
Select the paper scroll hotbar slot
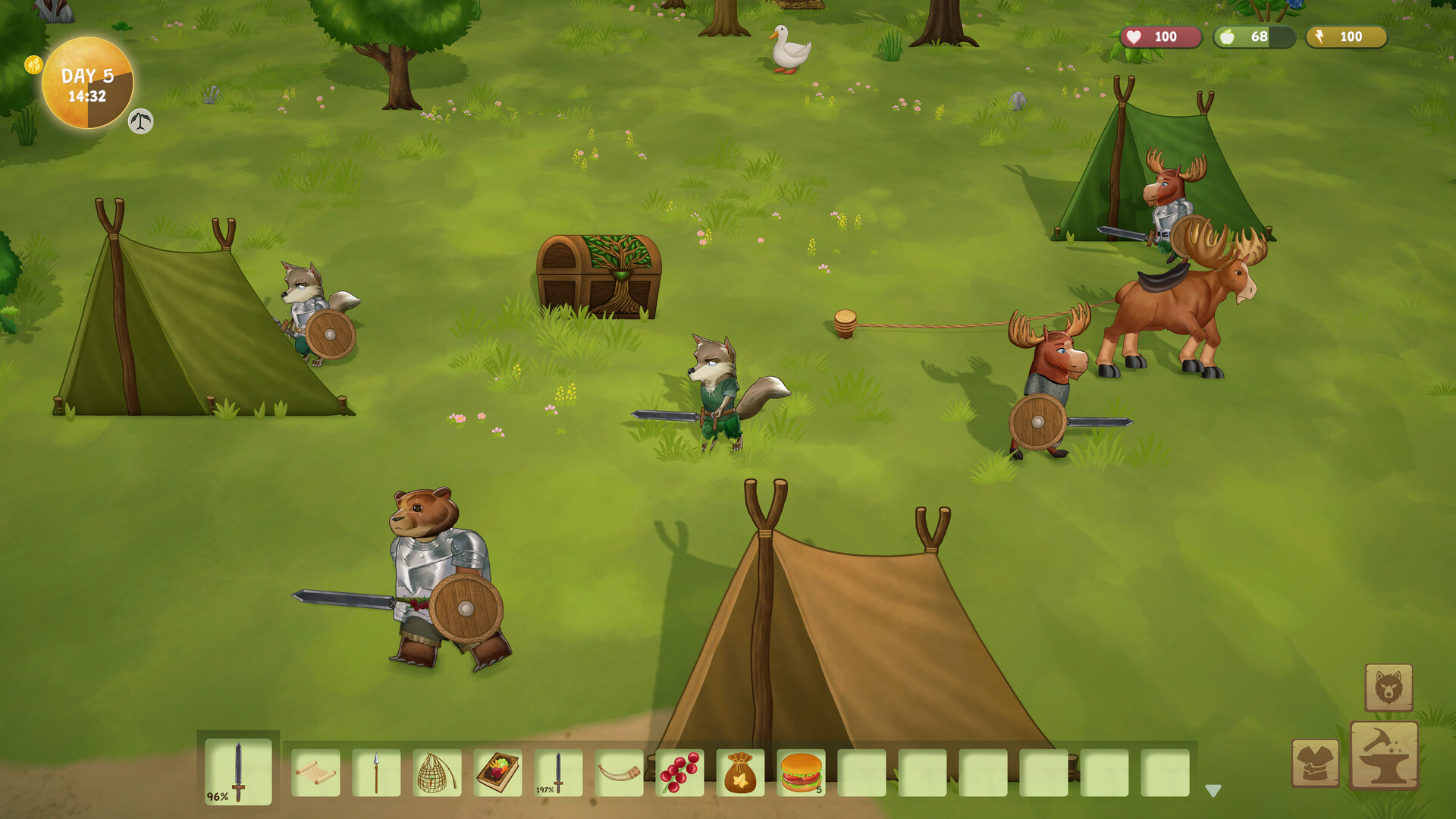315,773
